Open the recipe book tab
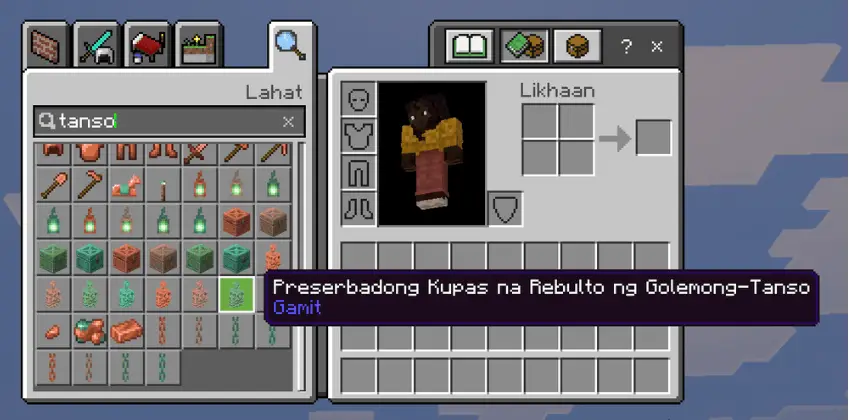Screen dimensions: 849x420 471,46
